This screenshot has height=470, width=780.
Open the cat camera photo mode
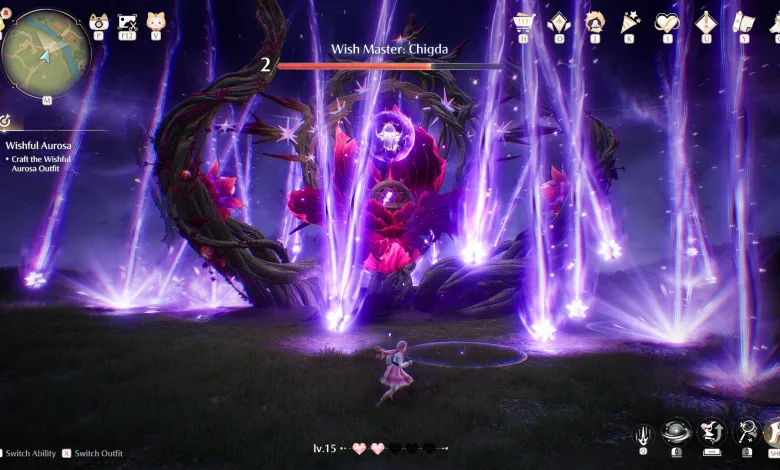98,21
